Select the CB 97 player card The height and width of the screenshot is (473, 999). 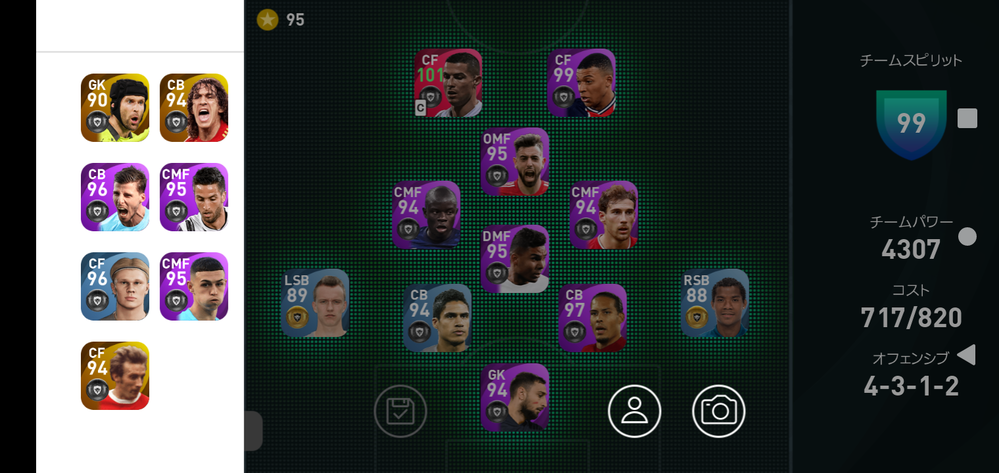[x=592, y=318]
